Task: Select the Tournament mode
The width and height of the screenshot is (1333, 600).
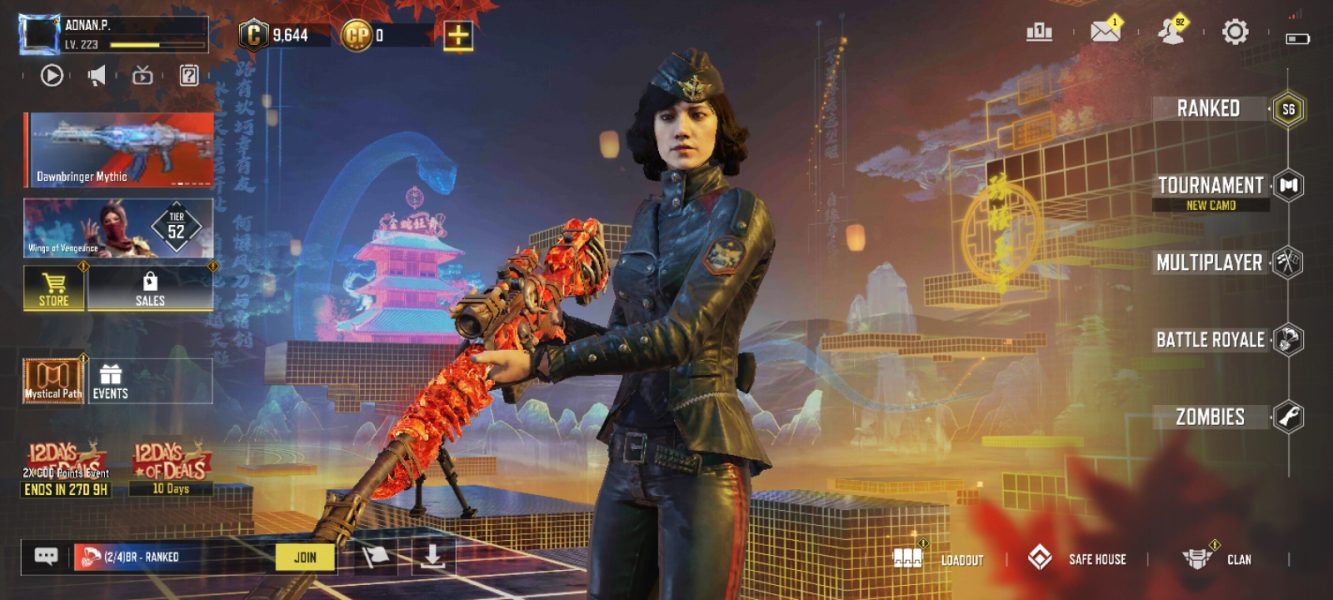Action: coord(1210,186)
